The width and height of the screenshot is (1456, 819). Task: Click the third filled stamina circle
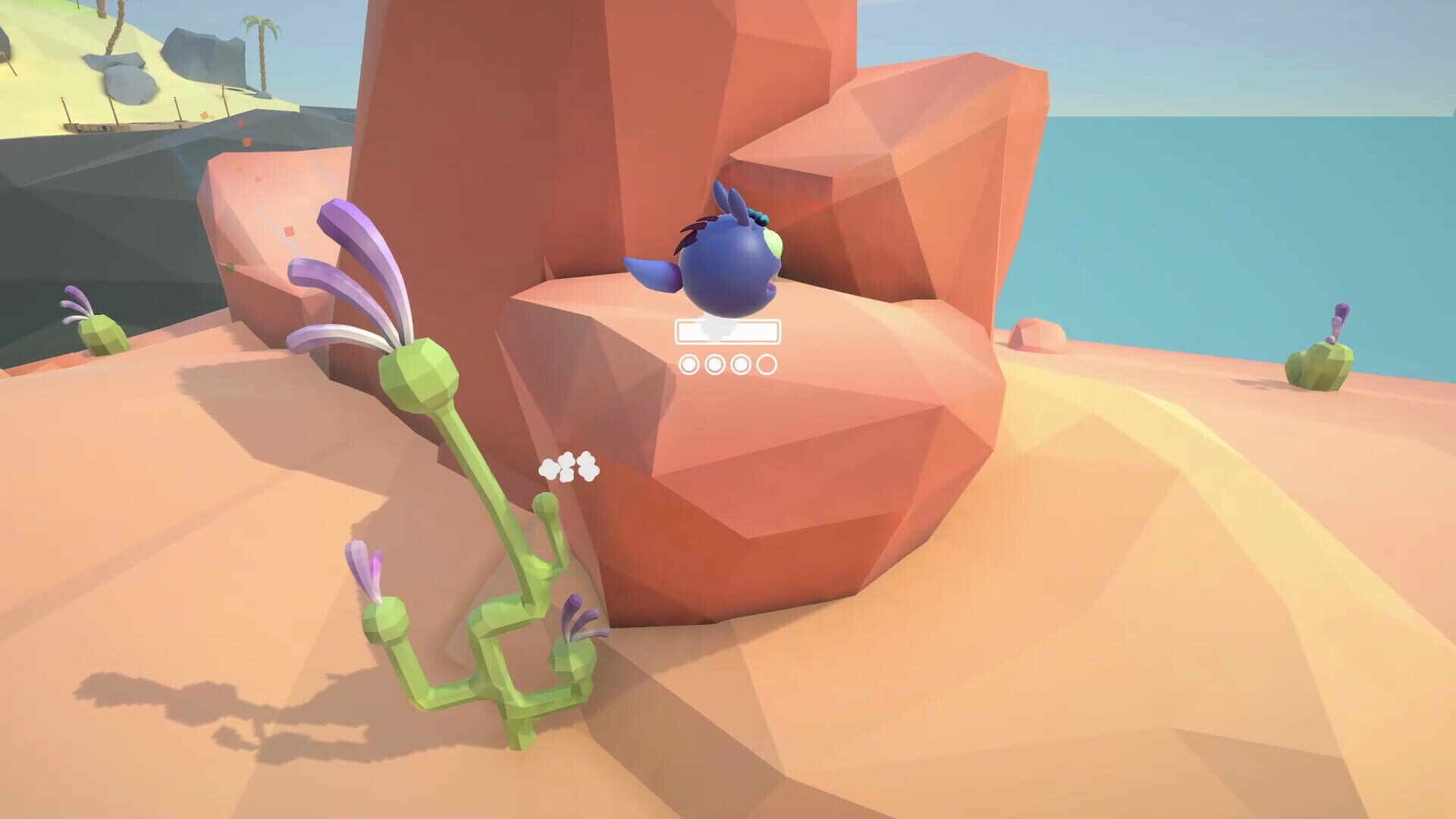point(741,365)
